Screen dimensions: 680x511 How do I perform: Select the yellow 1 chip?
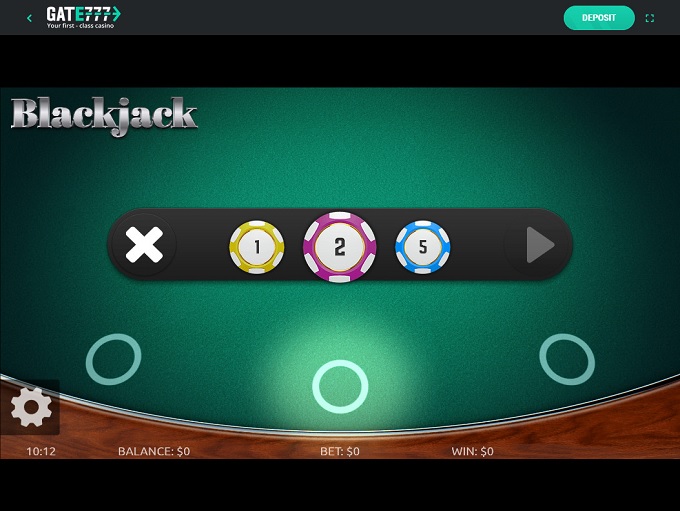pyautogui.click(x=257, y=246)
